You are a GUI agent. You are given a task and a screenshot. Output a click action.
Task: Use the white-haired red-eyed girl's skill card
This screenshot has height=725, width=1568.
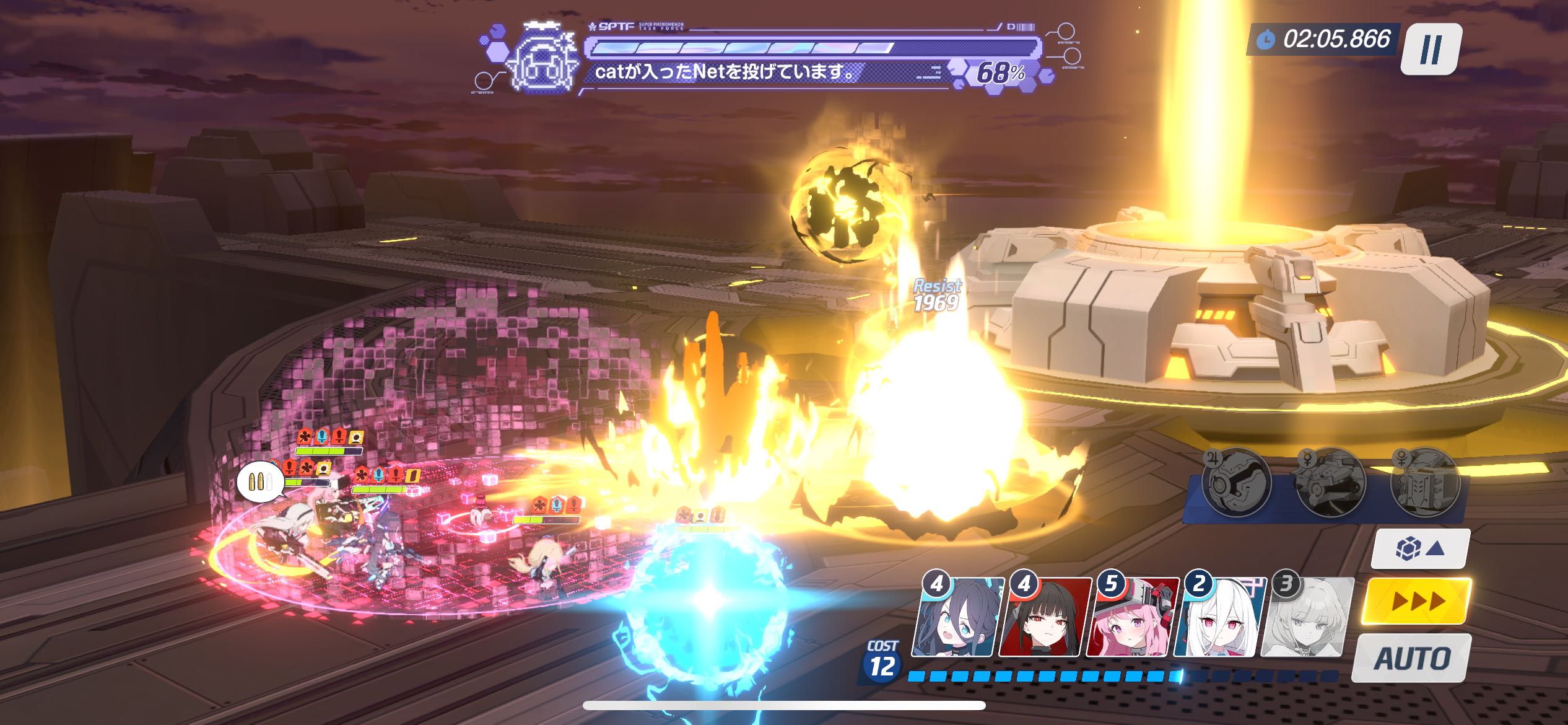[1219, 617]
